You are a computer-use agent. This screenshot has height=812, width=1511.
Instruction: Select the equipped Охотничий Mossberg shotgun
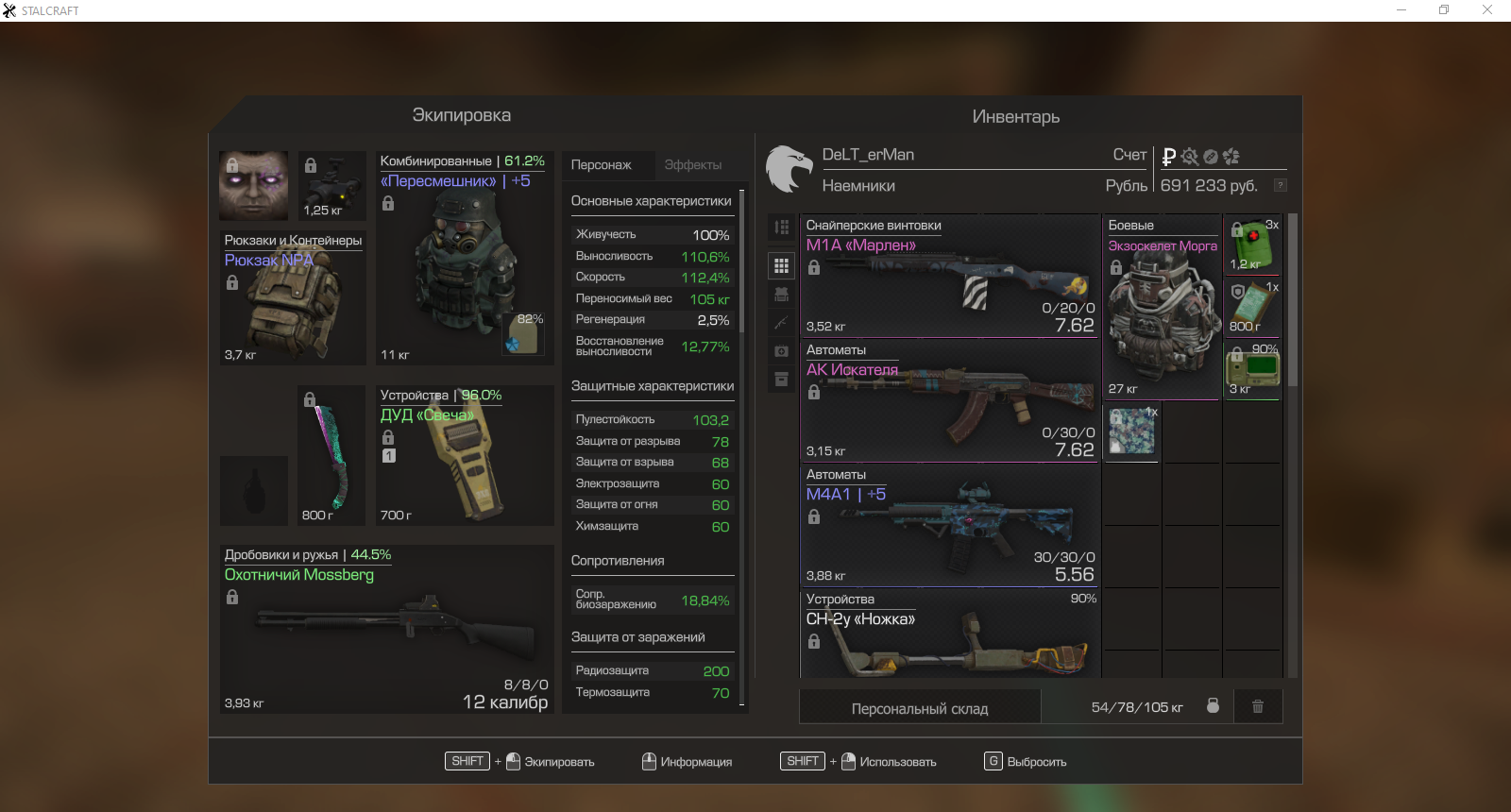tap(387, 630)
